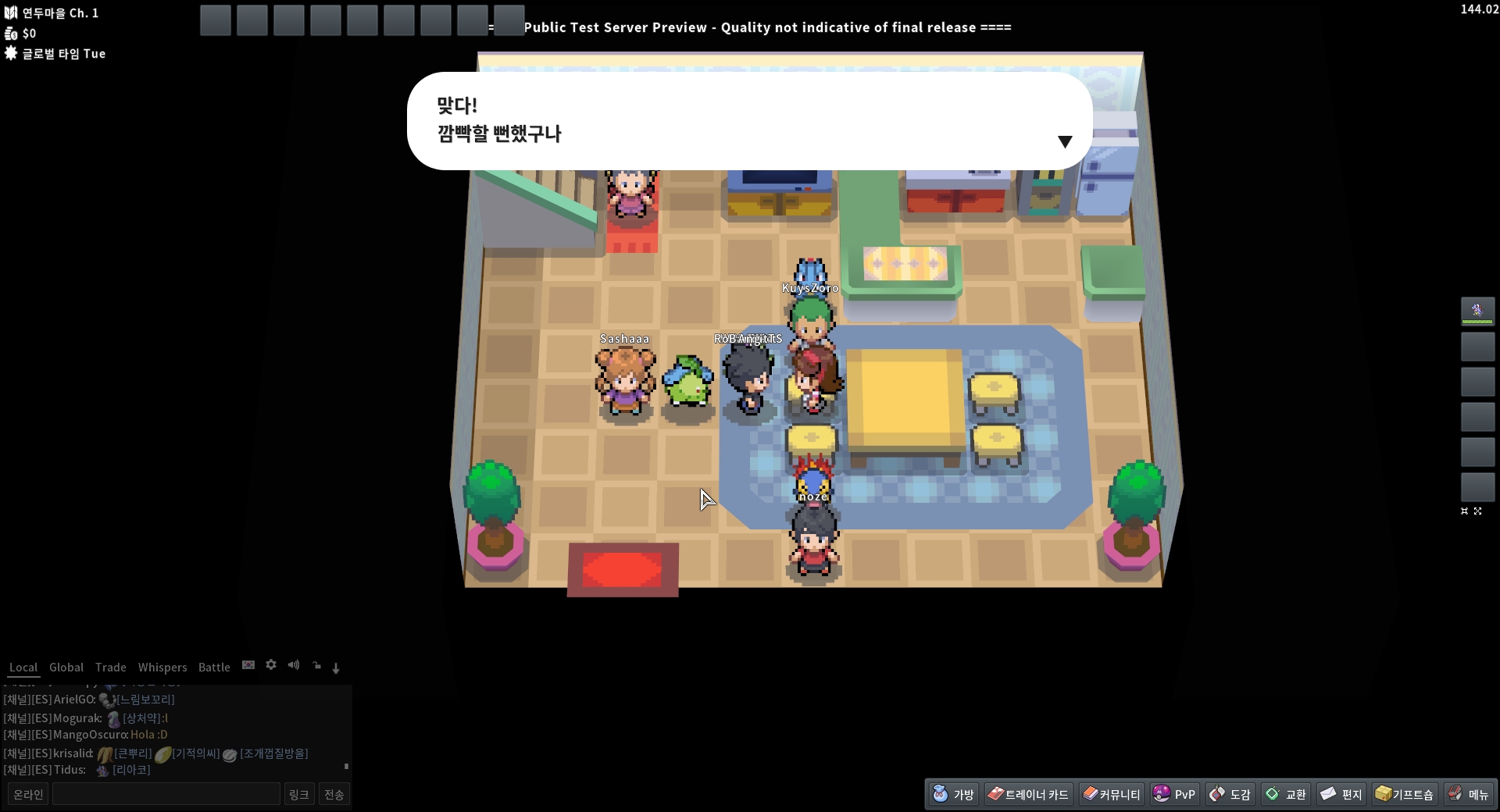Switch to the Battle chat tab
Screen dimensions: 1500x812
[x=214, y=668]
